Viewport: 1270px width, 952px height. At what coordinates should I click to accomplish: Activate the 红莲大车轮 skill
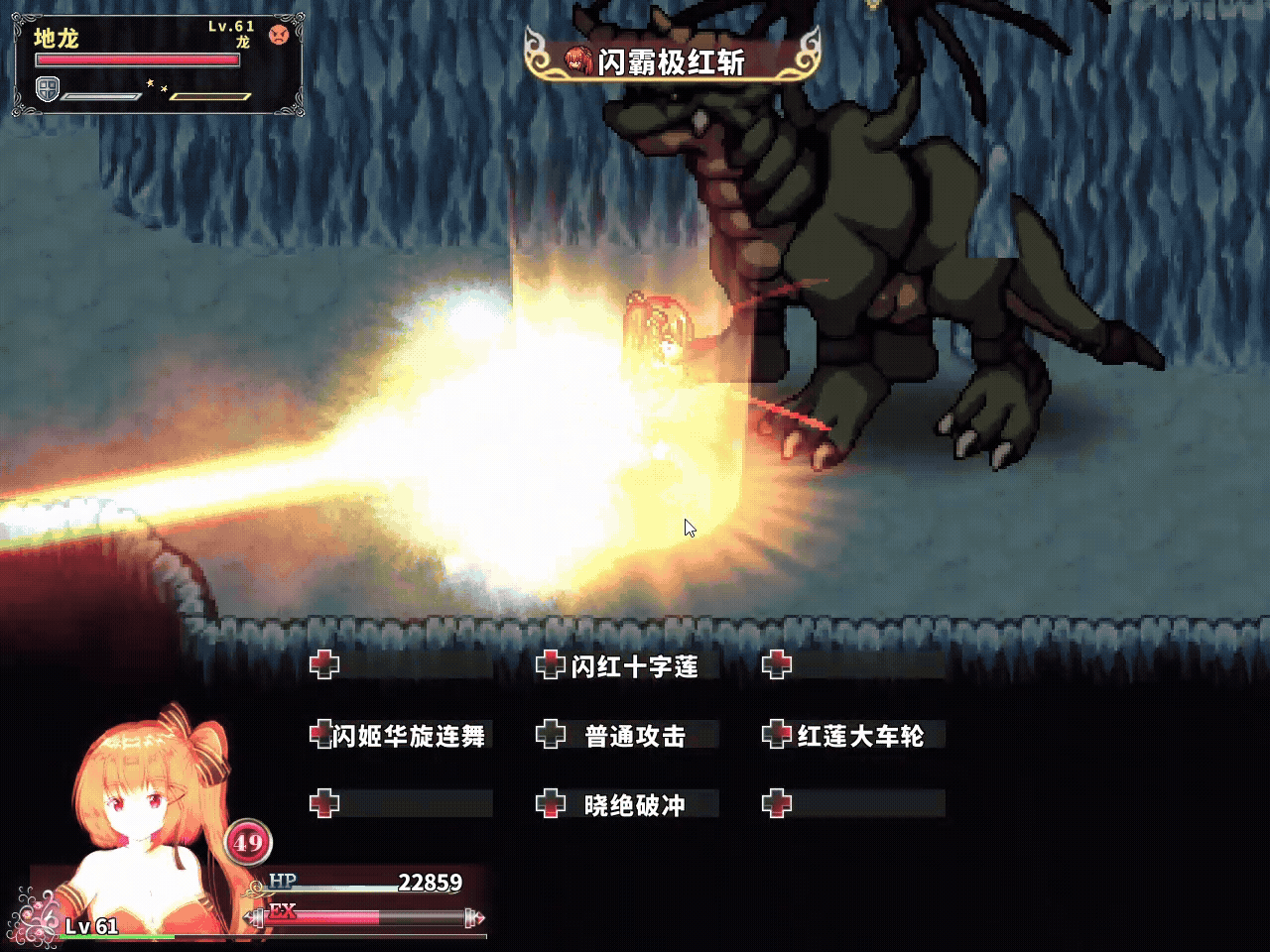(859, 736)
